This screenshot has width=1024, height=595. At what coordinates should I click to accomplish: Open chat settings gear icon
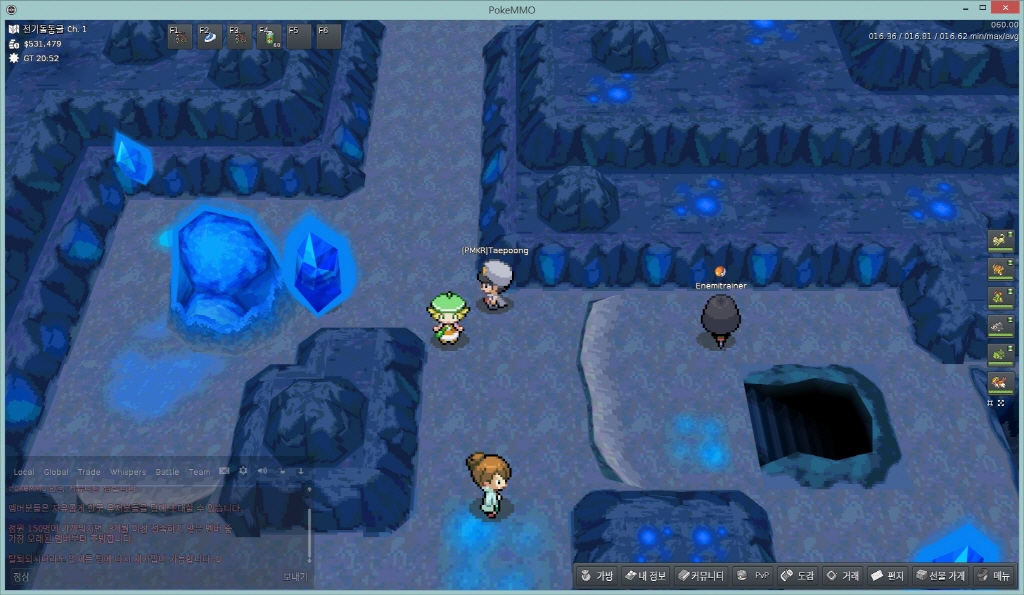click(243, 471)
